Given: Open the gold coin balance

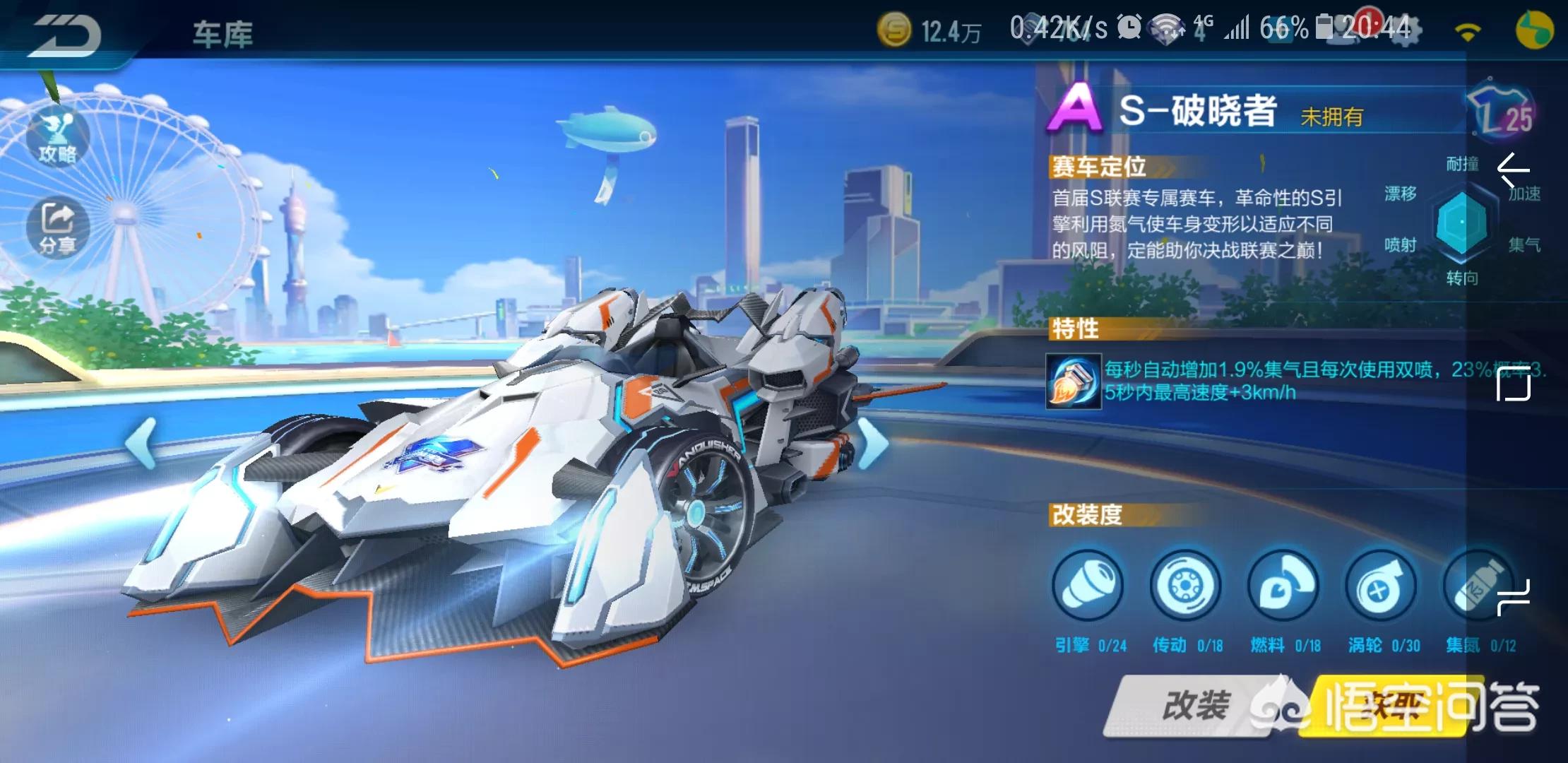Looking at the screenshot, I should pos(929,31).
